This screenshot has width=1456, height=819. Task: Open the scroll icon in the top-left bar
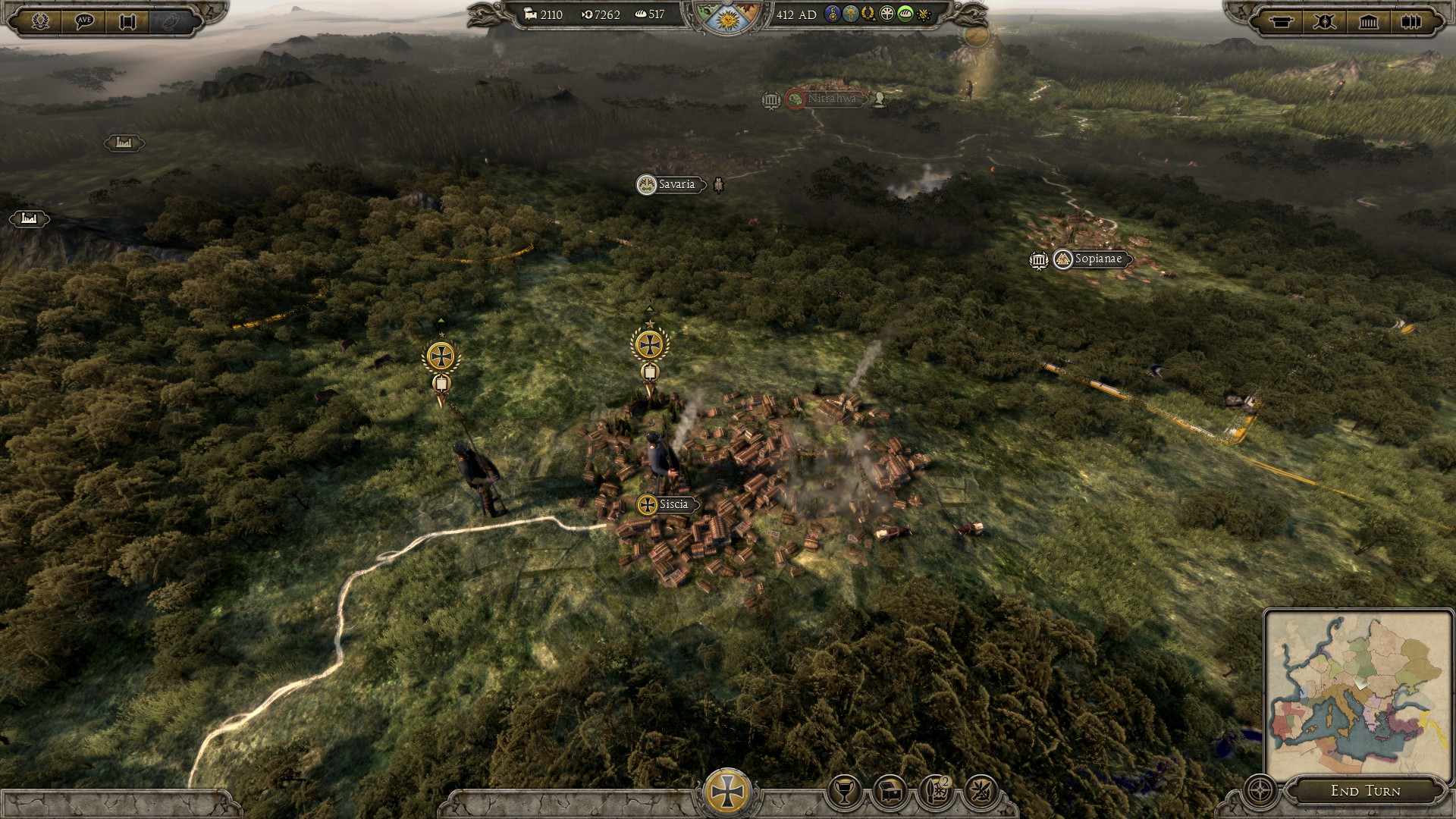pos(127,21)
